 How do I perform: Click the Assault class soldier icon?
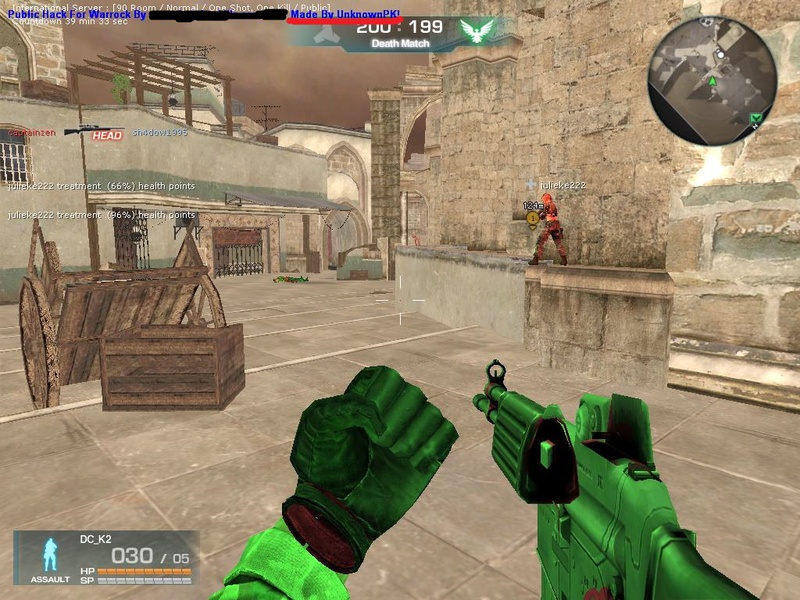[49, 553]
